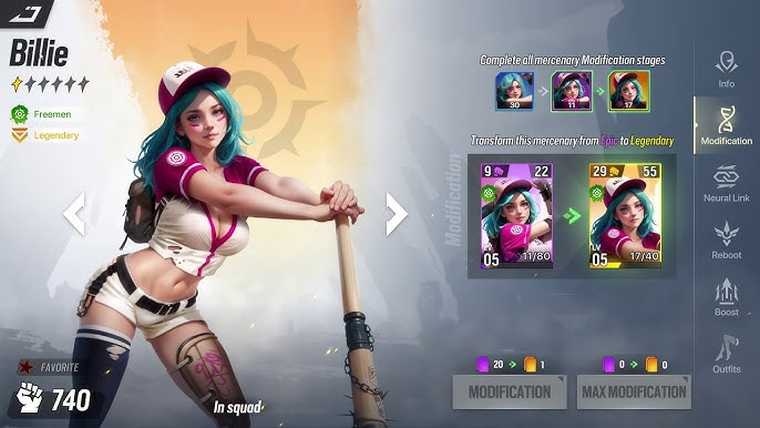Show the previous mercenary with the left arrow
The width and height of the screenshot is (760, 428).
(74, 213)
